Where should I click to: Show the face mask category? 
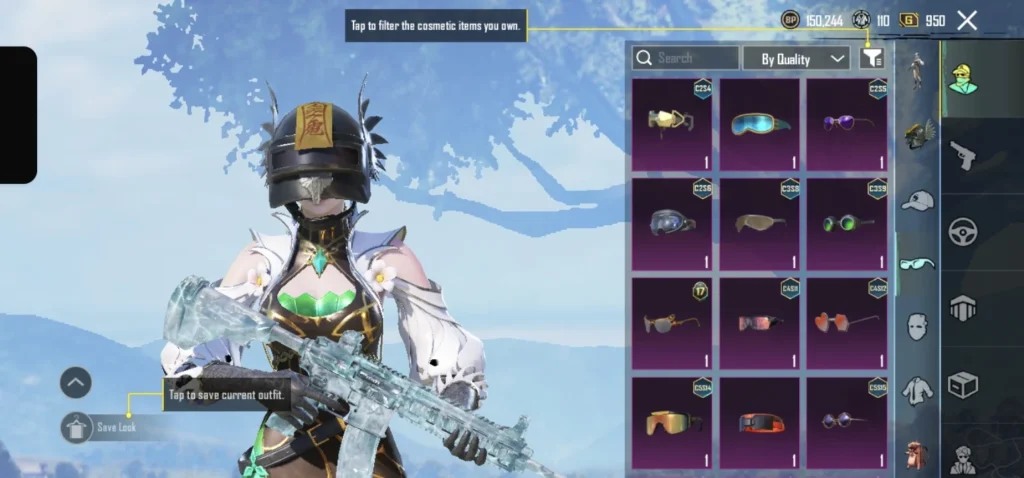coord(917,325)
